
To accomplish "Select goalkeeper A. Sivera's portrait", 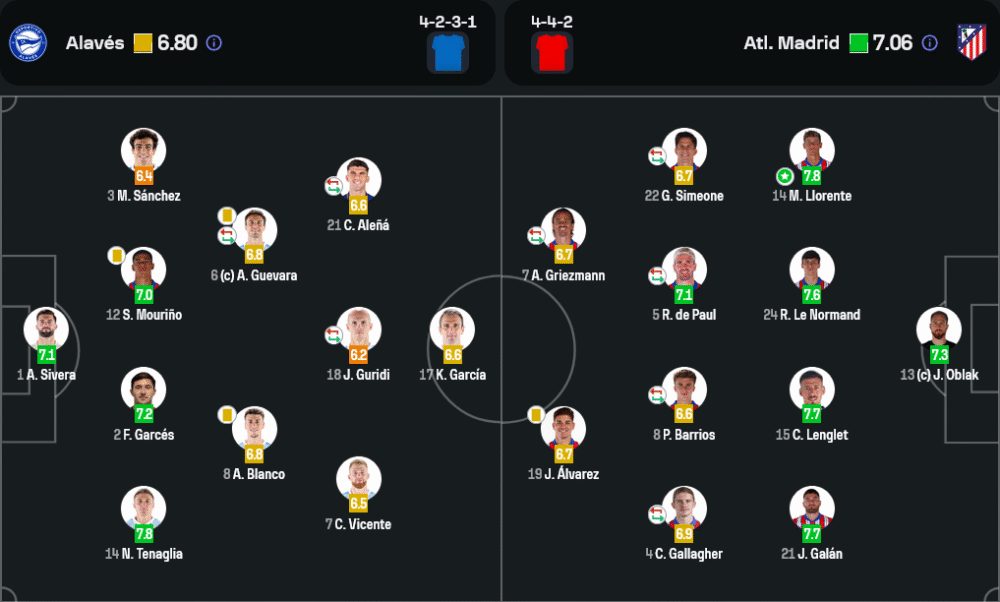I will (46, 330).
